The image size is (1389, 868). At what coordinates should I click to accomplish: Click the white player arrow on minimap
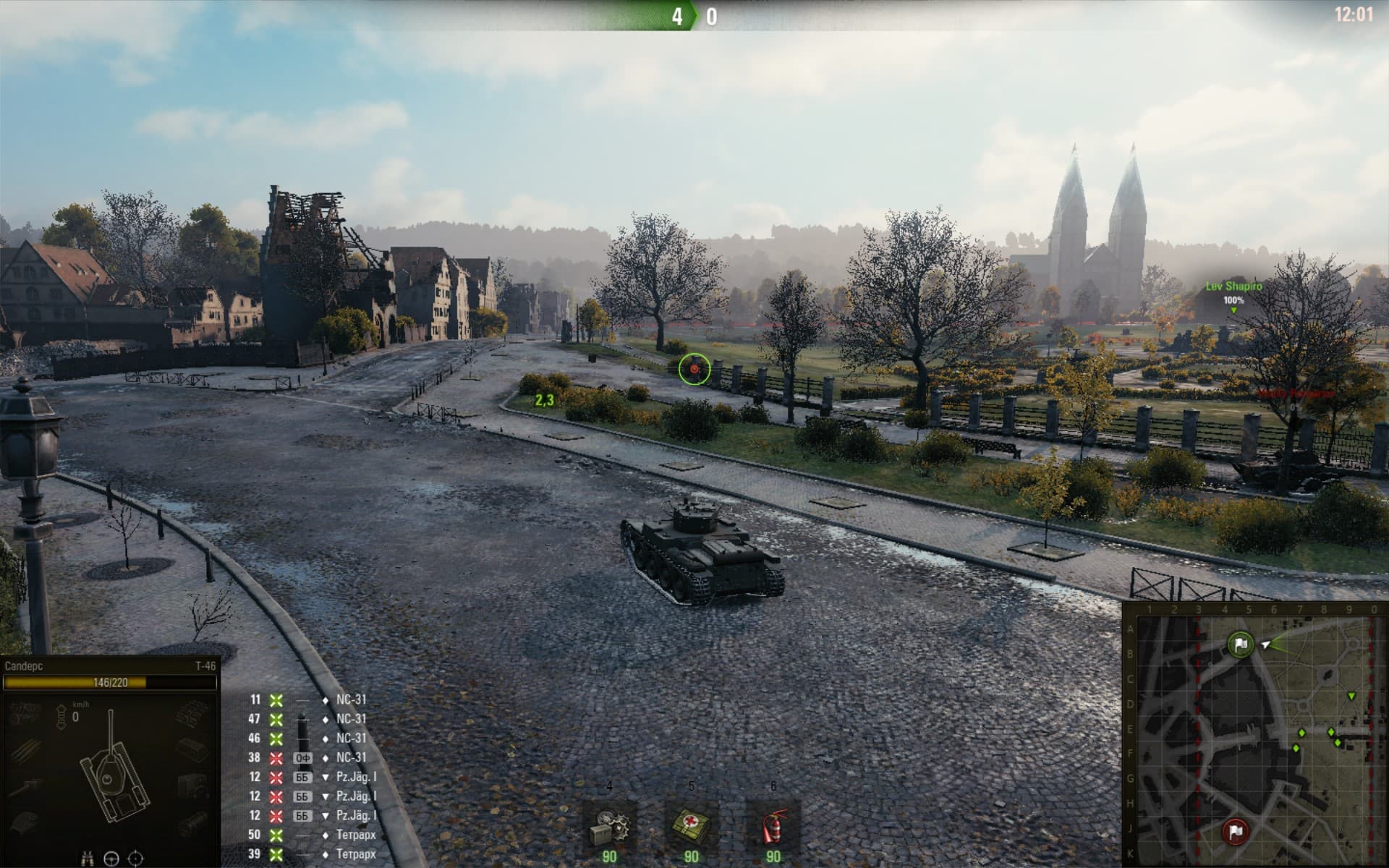click(1265, 644)
